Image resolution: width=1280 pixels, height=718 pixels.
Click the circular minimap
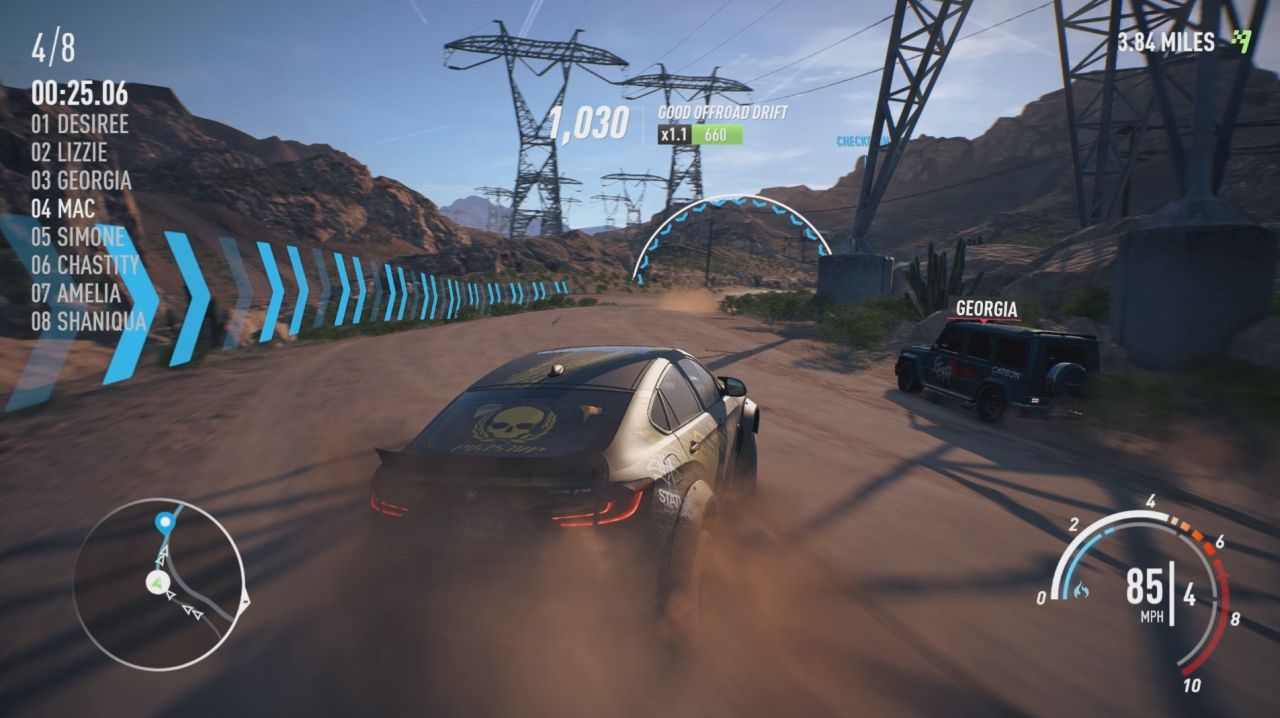[160, 584]
